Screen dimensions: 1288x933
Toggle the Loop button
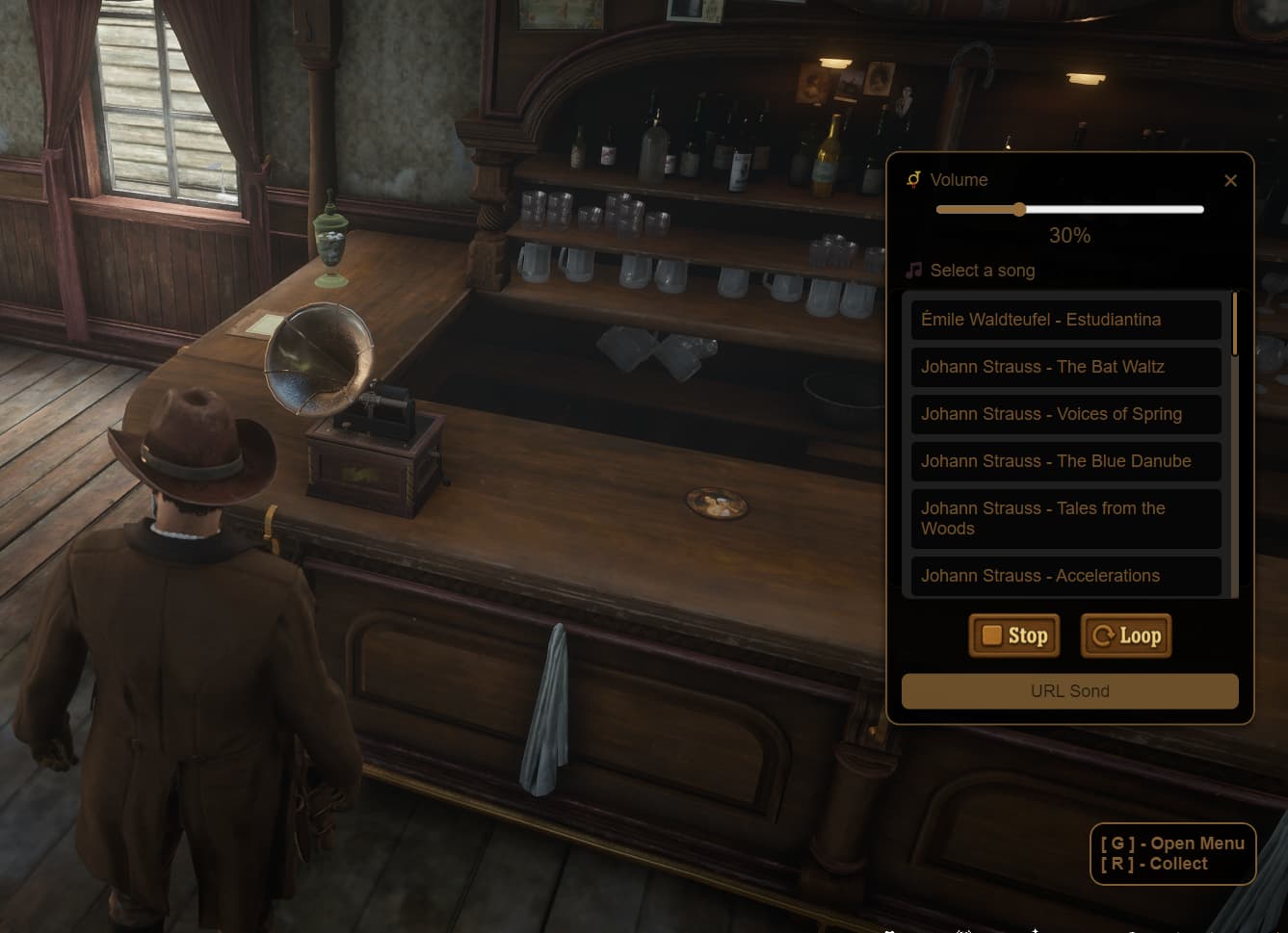coord(1126,635)
